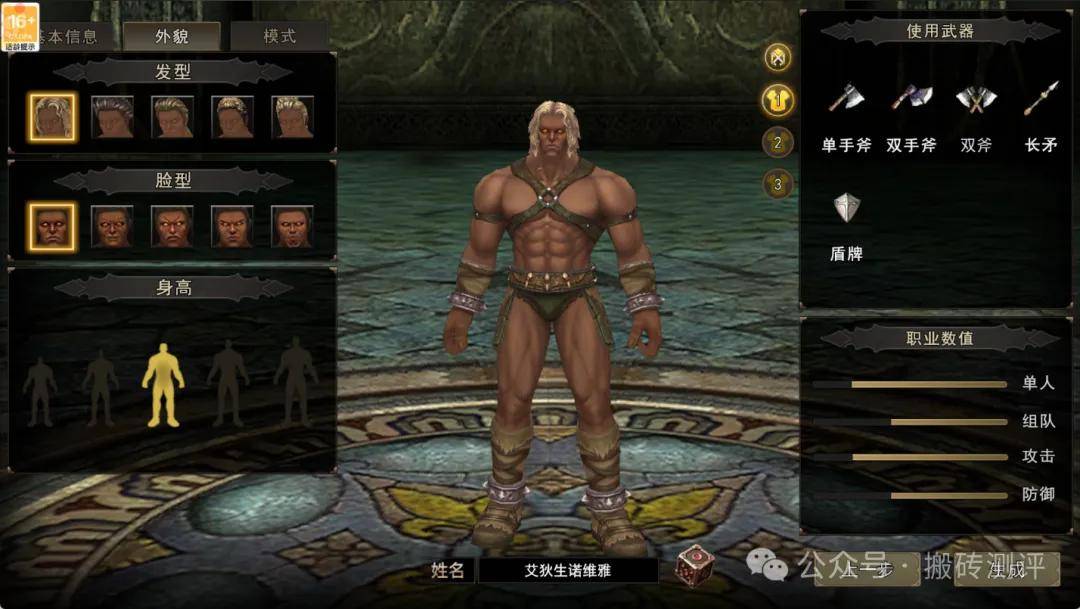Click the 姓名 name input field
The image size is (1080, 609).
click(568, 571)
